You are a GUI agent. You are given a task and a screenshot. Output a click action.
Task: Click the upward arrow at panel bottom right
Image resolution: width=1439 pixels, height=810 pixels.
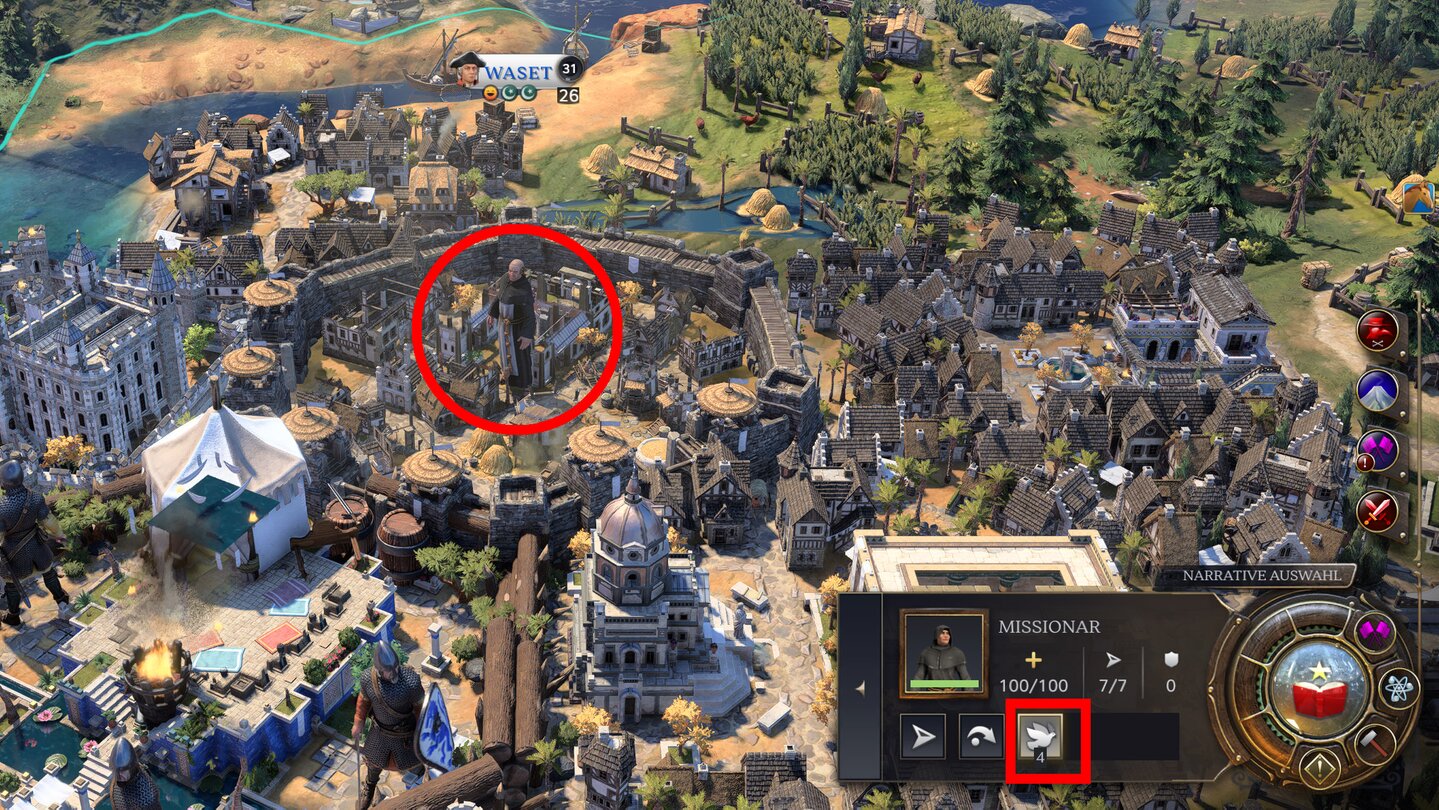click(x=1319, y=768)
